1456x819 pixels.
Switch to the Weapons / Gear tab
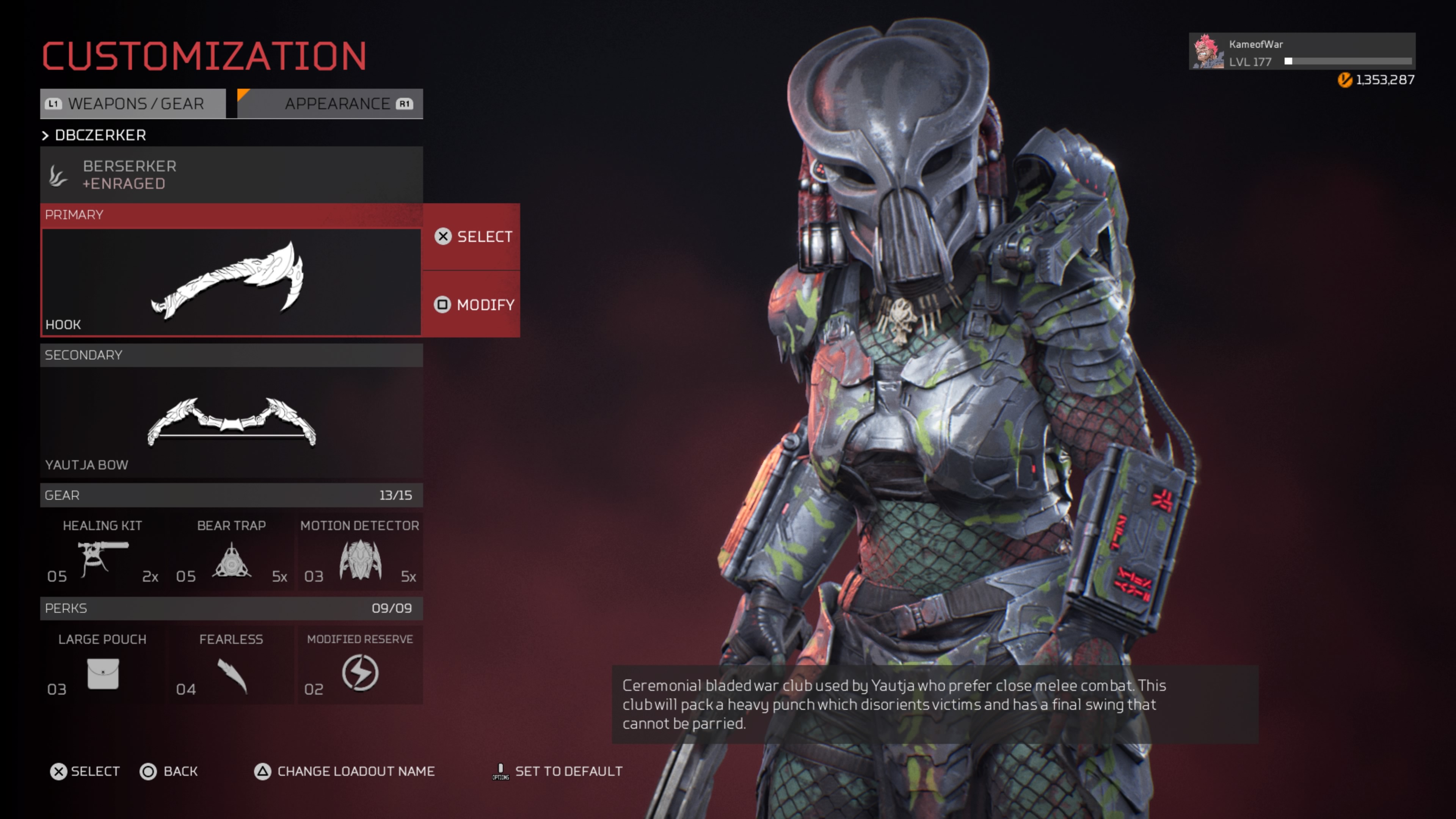pos(133,104)
